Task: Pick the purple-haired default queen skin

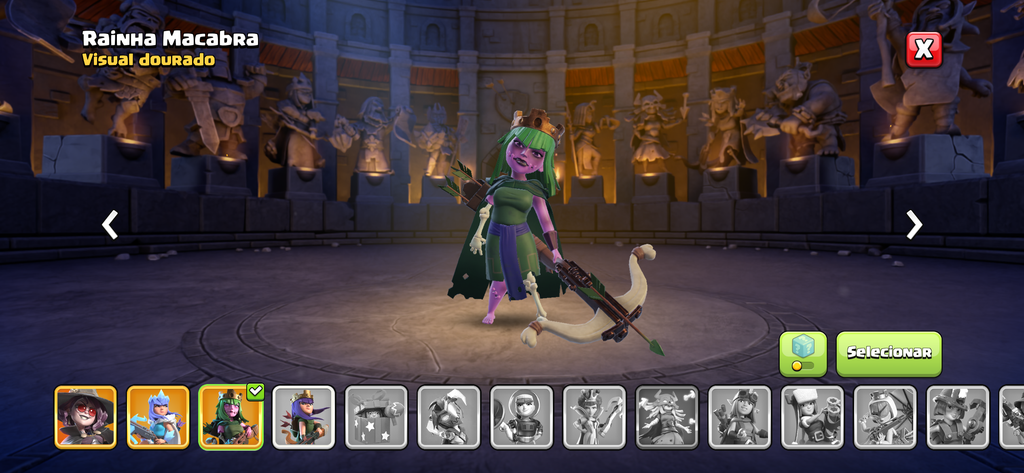Action: pyautogui.click(x=303, y=416)
